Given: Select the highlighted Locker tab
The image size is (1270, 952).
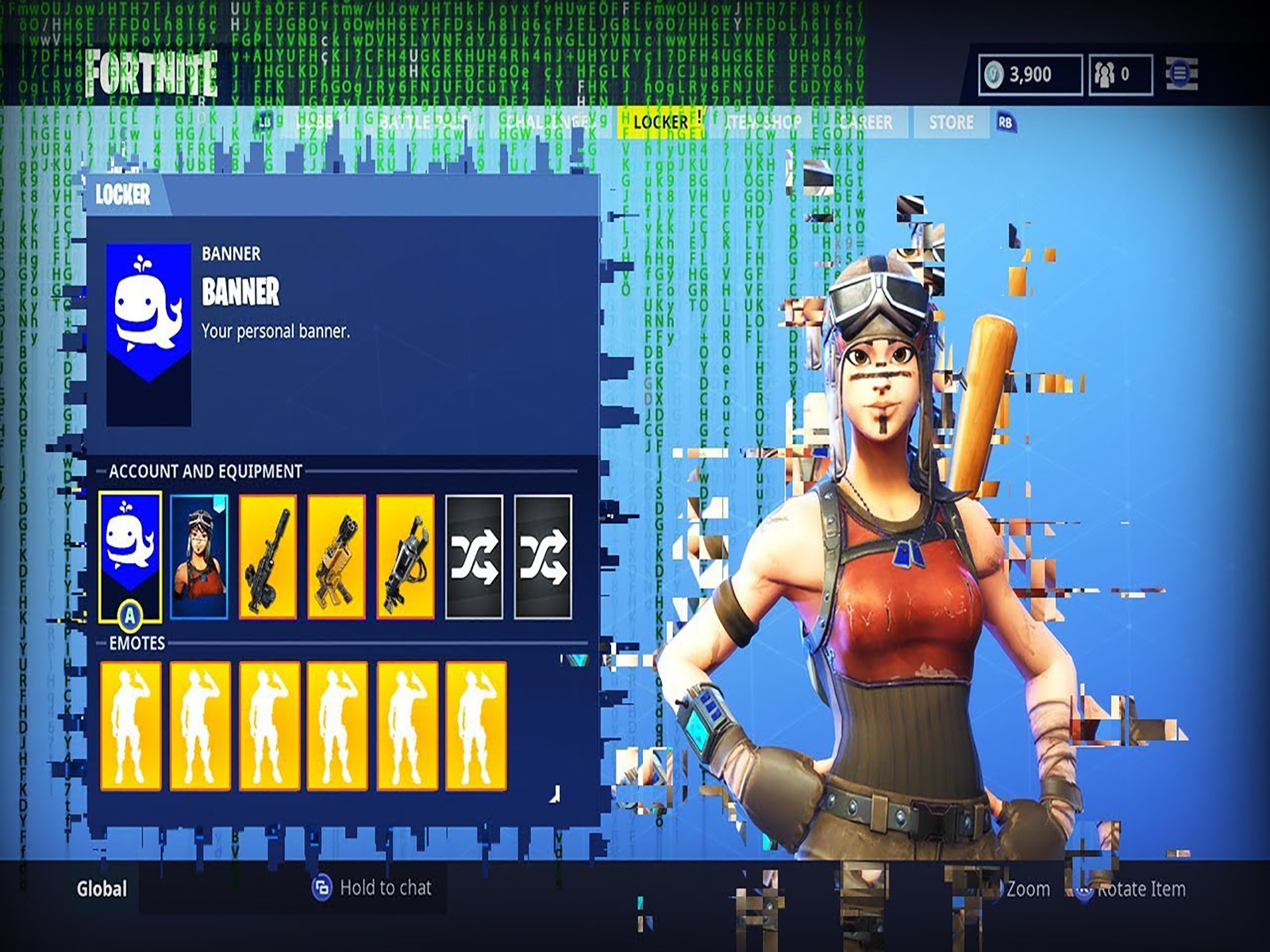Looking at the screenshot, I should [x=660, y=122].
